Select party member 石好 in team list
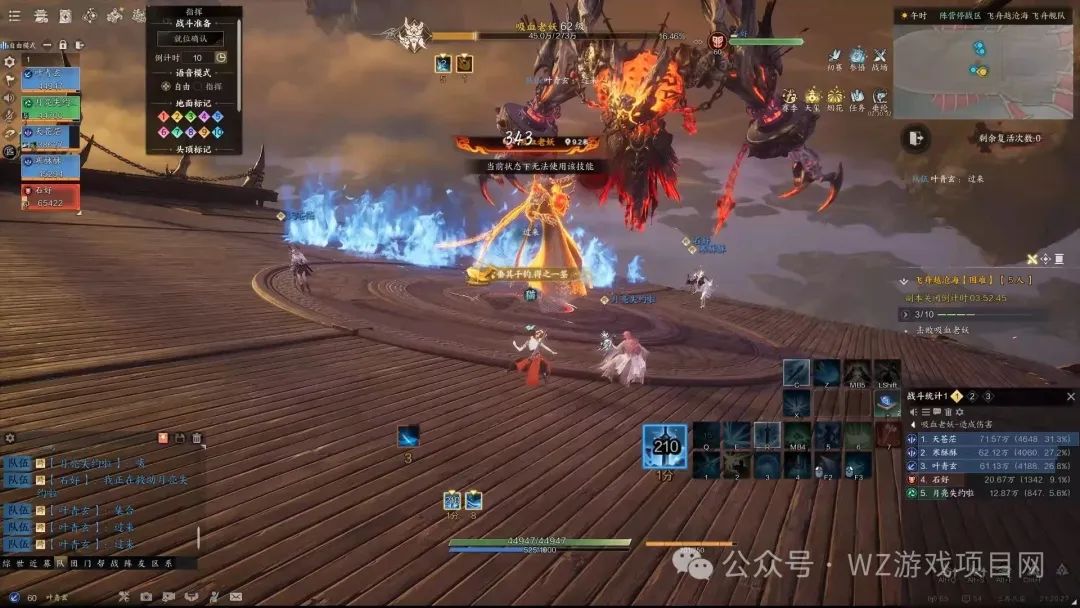The width and height of the screenshot is (1080, 608). [50, 197]
